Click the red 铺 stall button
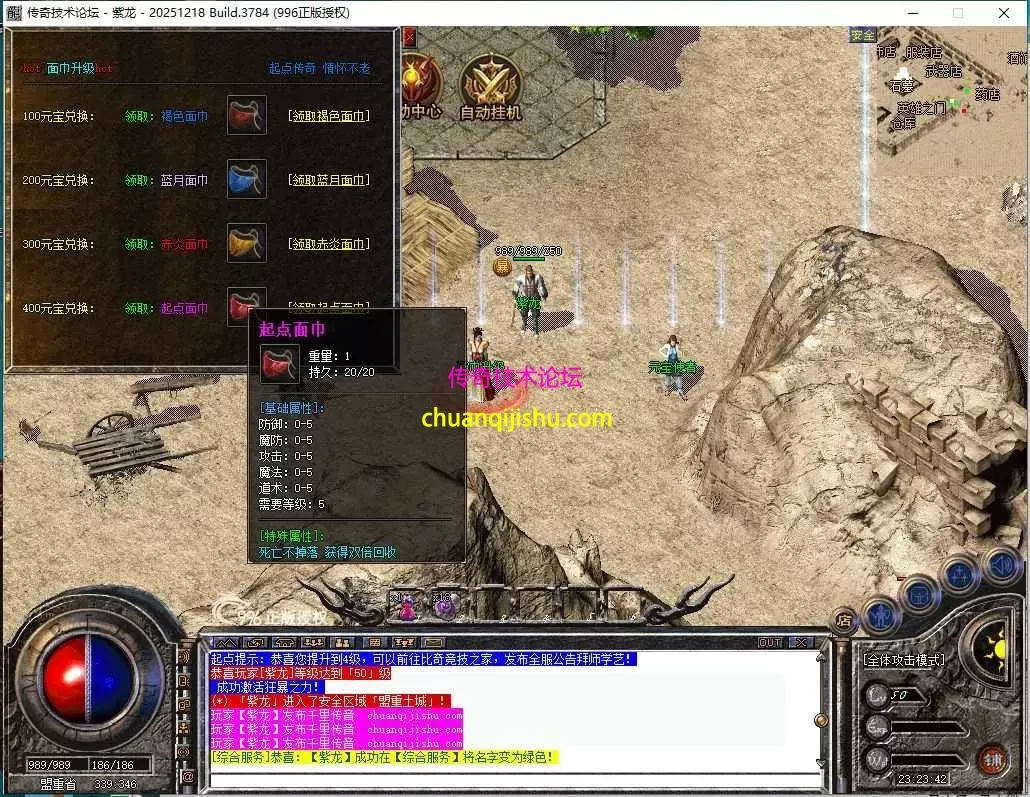This screenshot has width=1030, height=797. click(992, 760)
